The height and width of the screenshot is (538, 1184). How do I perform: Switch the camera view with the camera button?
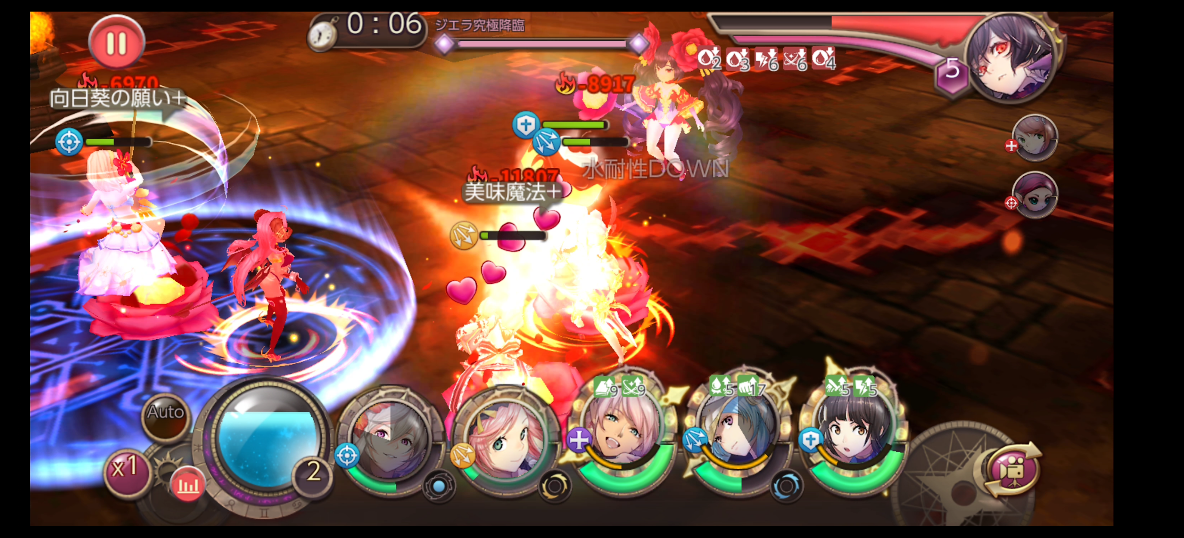pos(1012,468)
